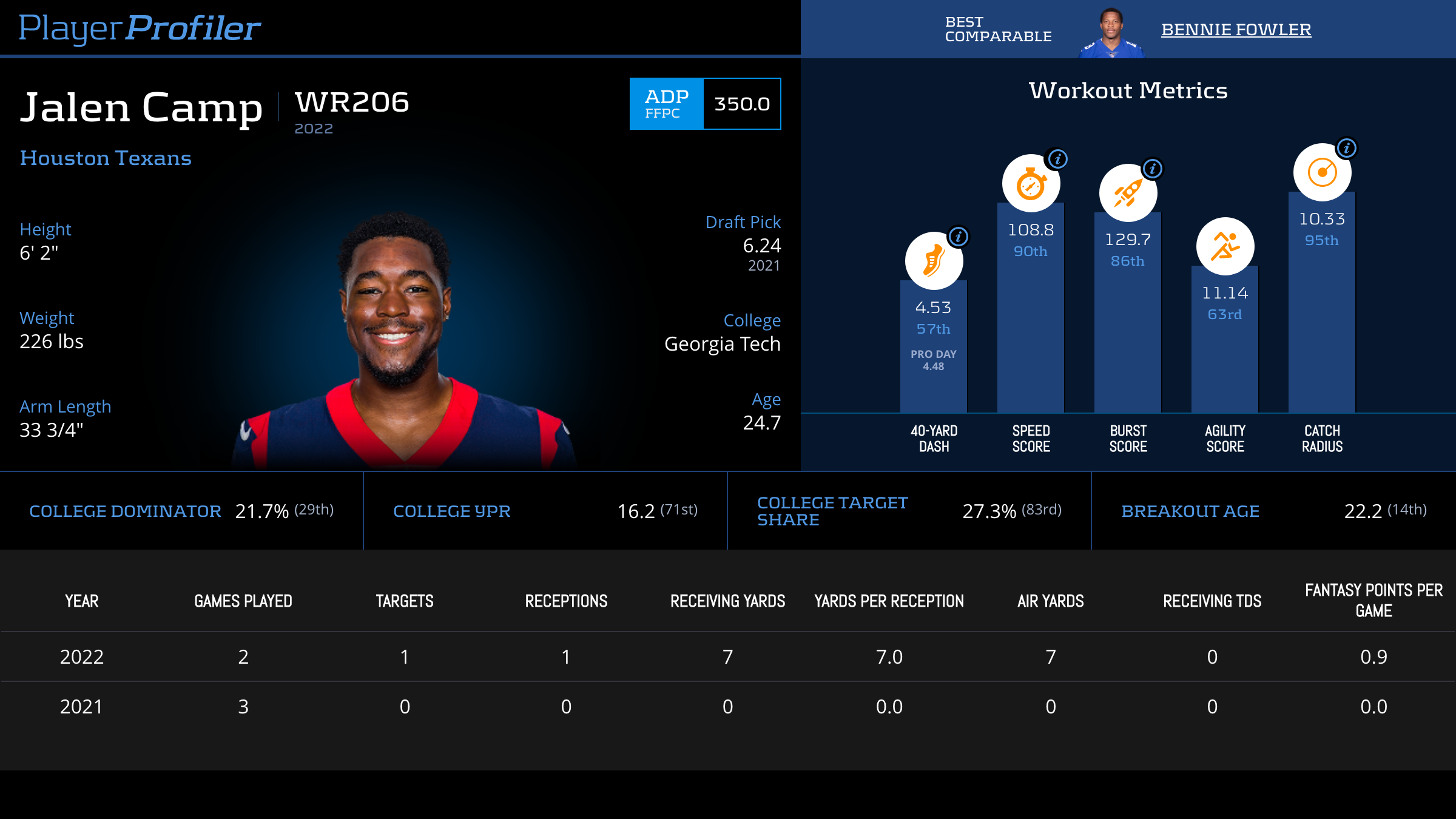Open the PlayerProfiler logo home link
This screenshot has width=1456, height=819.
click(x=140, y=28)
